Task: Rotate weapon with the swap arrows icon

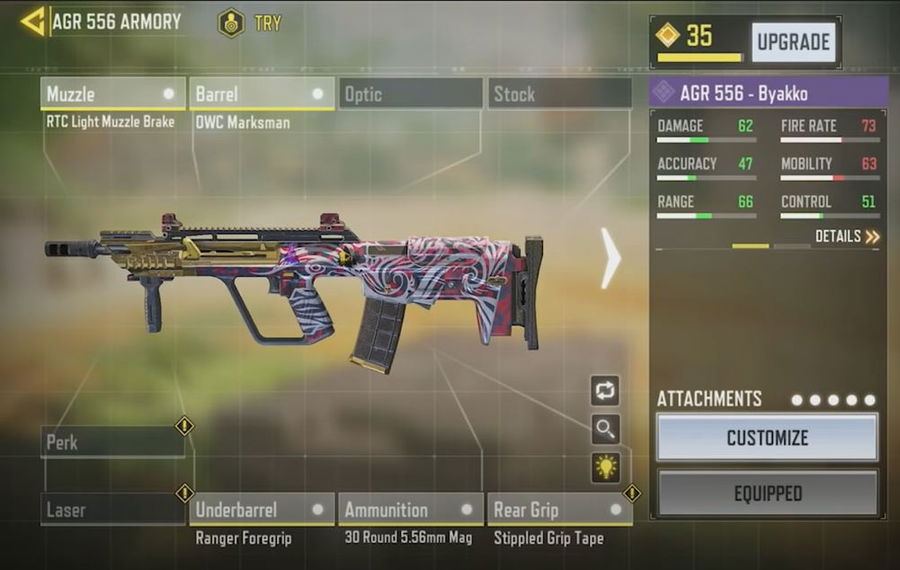Action: click(x=605, y=391)
